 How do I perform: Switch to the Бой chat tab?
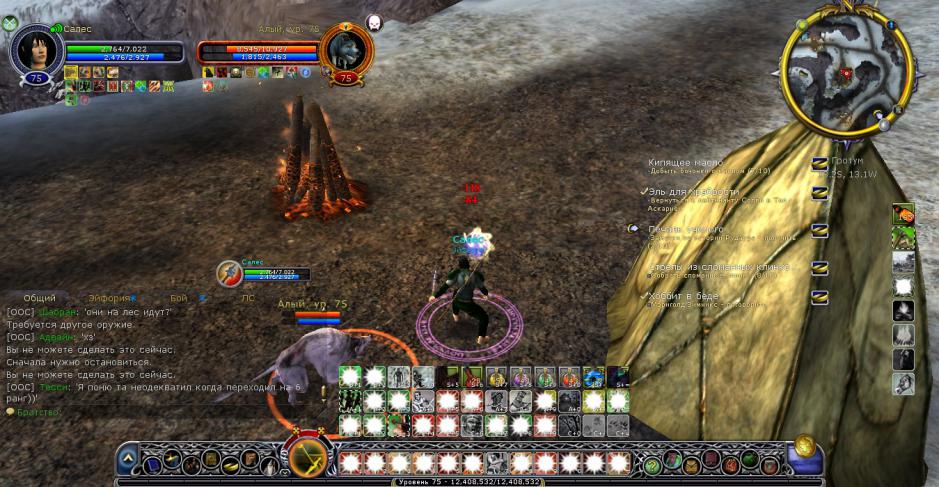click(179, 298)
